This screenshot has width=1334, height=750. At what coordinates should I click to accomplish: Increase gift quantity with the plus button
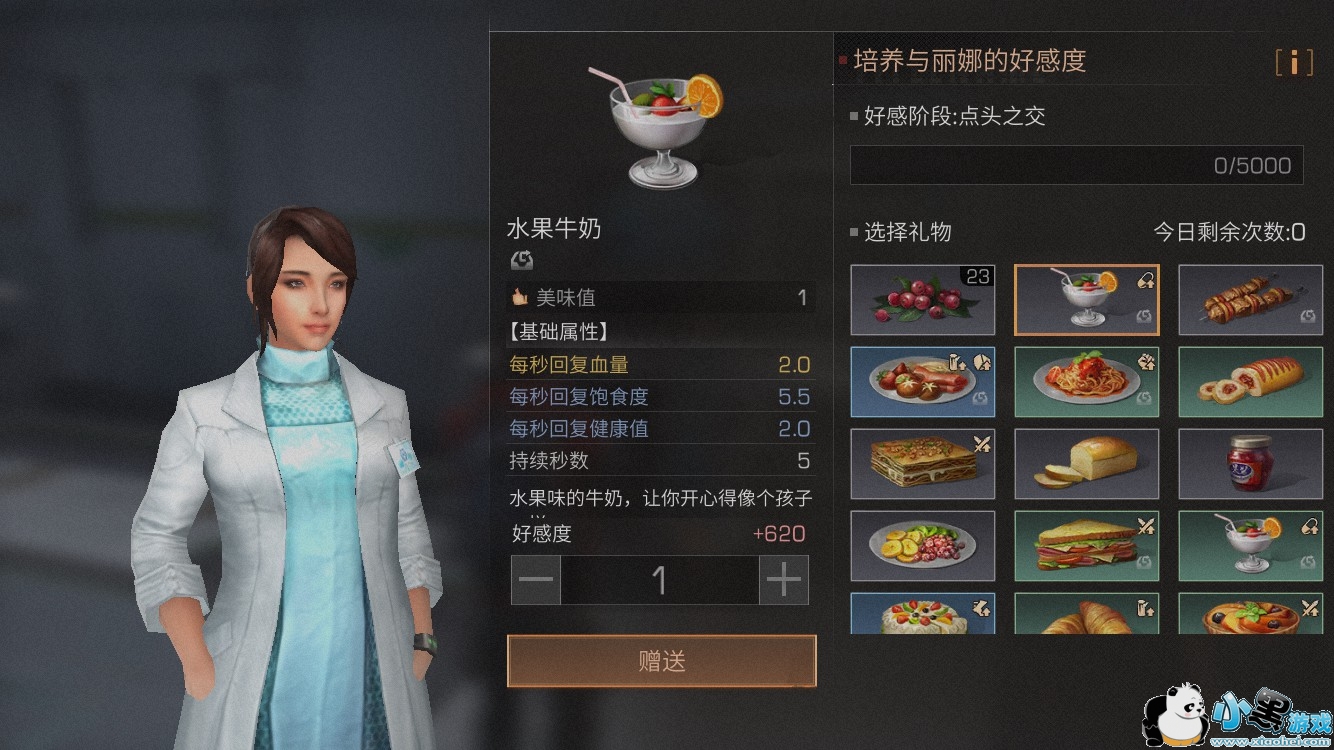coord(784,580)
